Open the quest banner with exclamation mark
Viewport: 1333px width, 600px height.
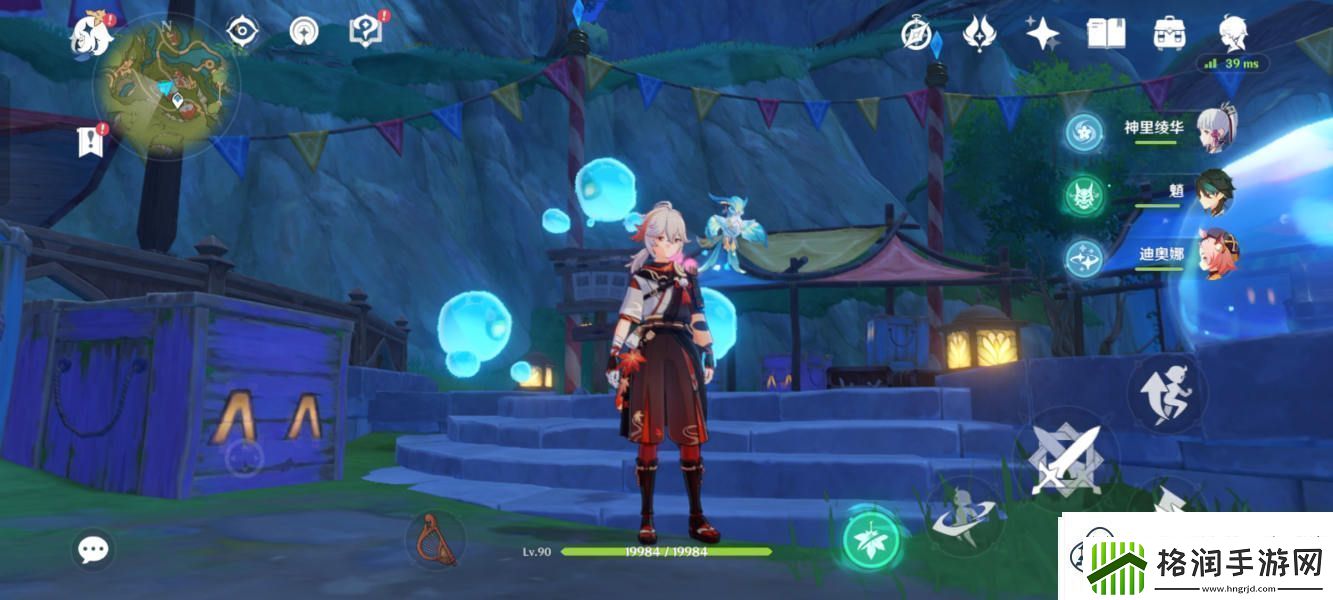pyautogui.click(x=91, y=141)
